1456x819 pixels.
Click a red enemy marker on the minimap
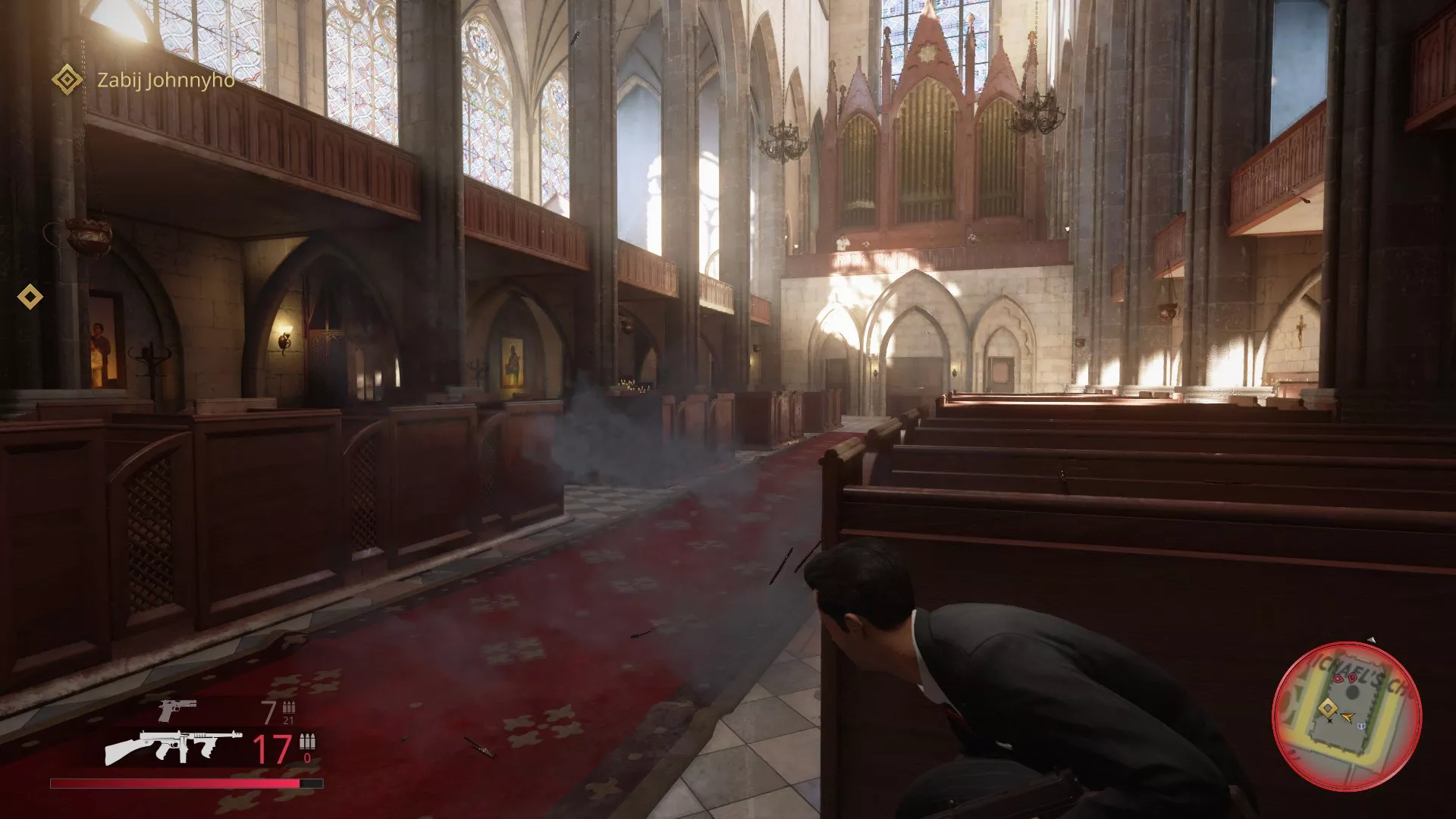click(x=1338, y=678)
